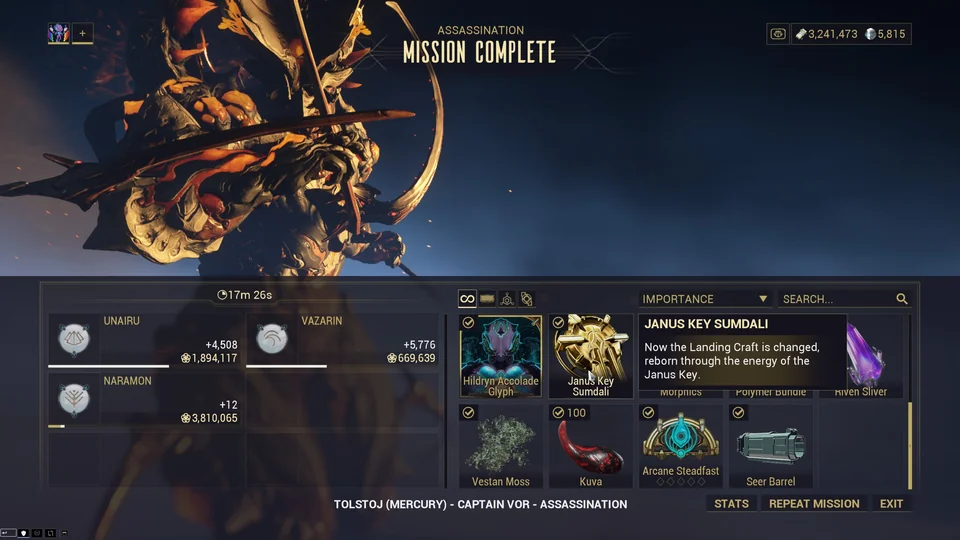960x540 pixels.
Task: Click the Vazarin focus school entry
Action: [344, 342]
